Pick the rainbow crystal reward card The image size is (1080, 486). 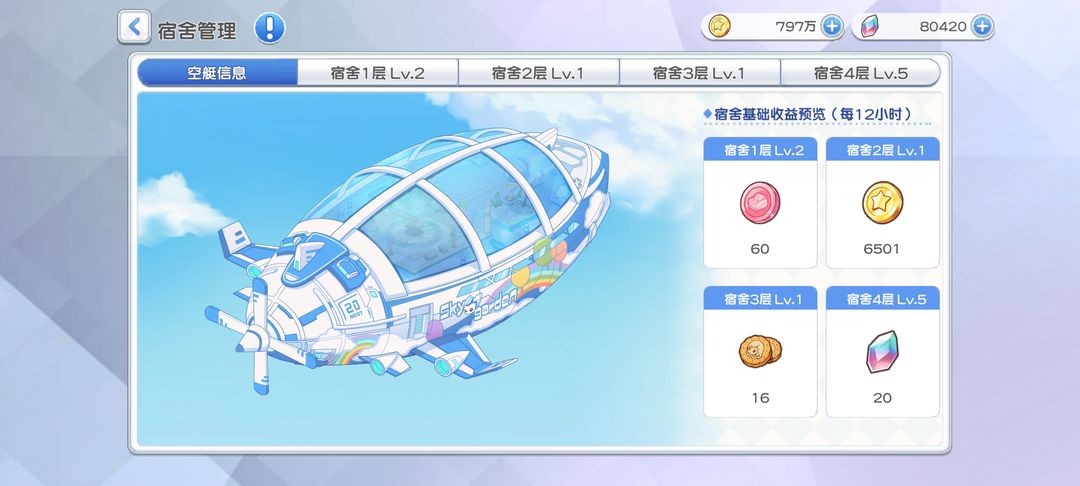click(x=882, y=352)
